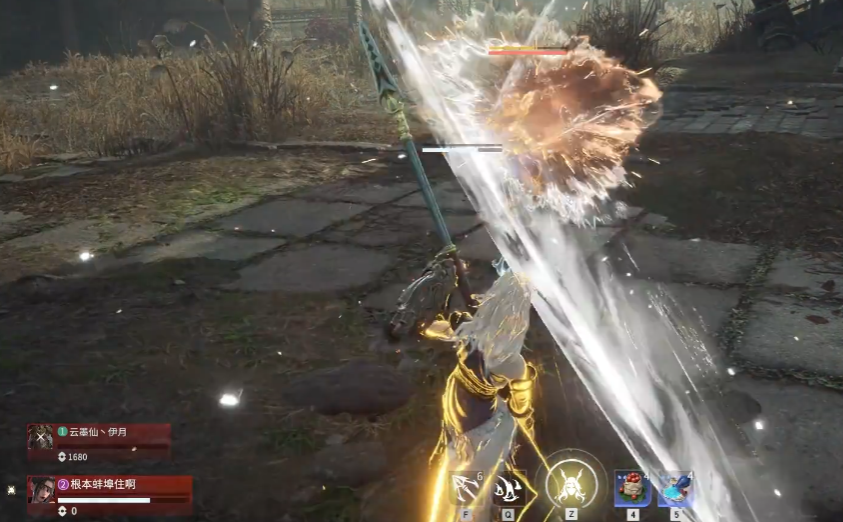Screen dimensions: 843x522
Task: Select teammate 云墓仙丶伊月 in the team list
Action: [x=98, y=436]
